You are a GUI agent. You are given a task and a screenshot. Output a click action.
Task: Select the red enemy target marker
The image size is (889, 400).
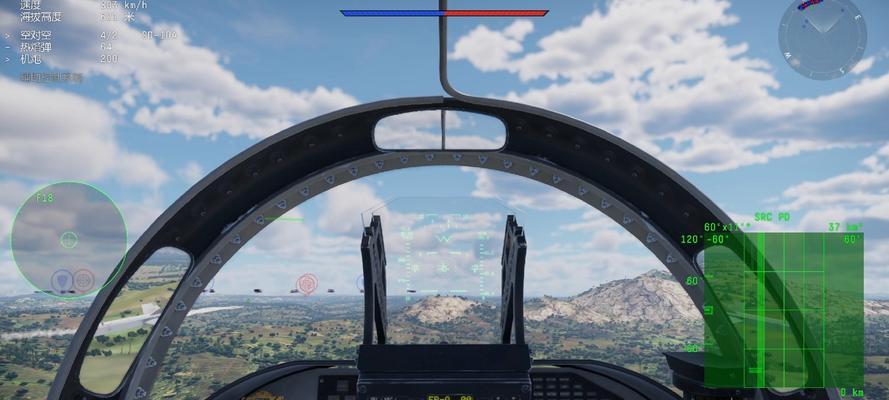click(x=307, y=284)
